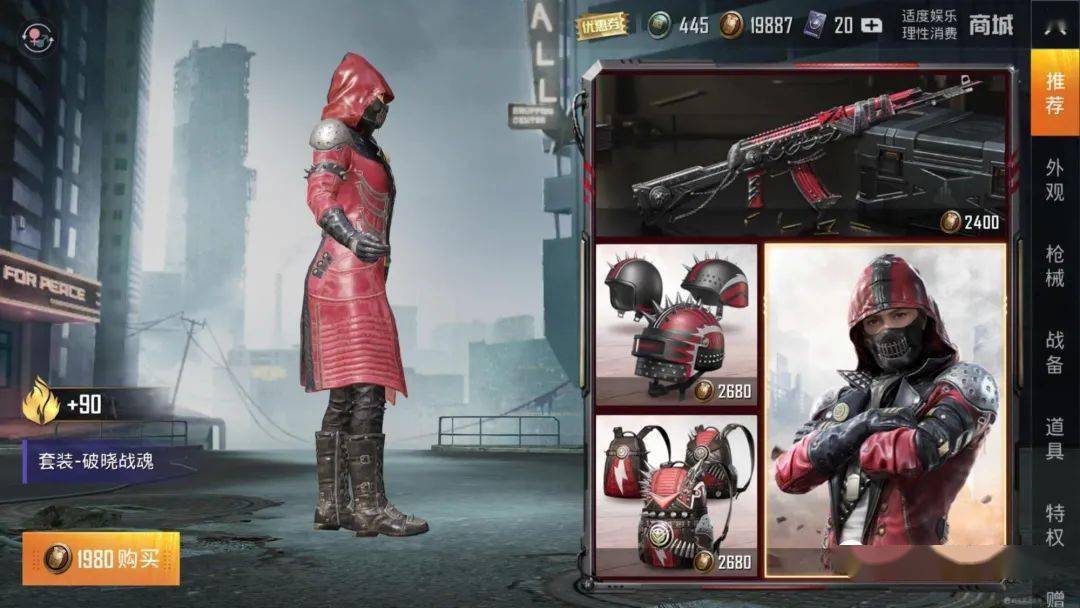The image size is (1080, 608).
Task: Open the 优惠券 coupon ticket
Action: coord(603,26)
